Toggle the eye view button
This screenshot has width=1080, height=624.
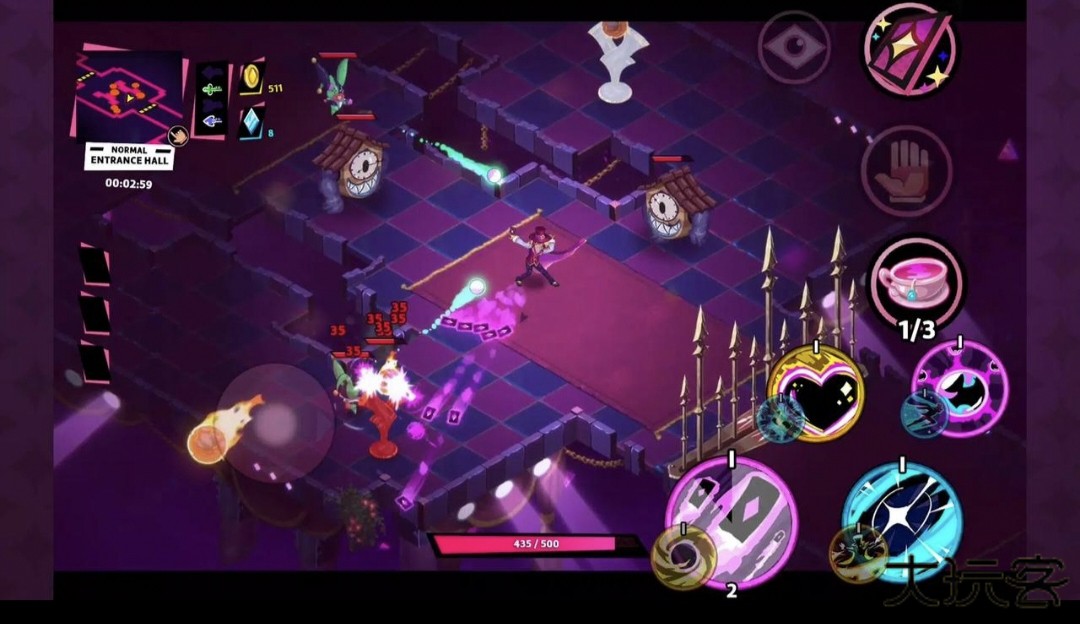coord(794,47)
